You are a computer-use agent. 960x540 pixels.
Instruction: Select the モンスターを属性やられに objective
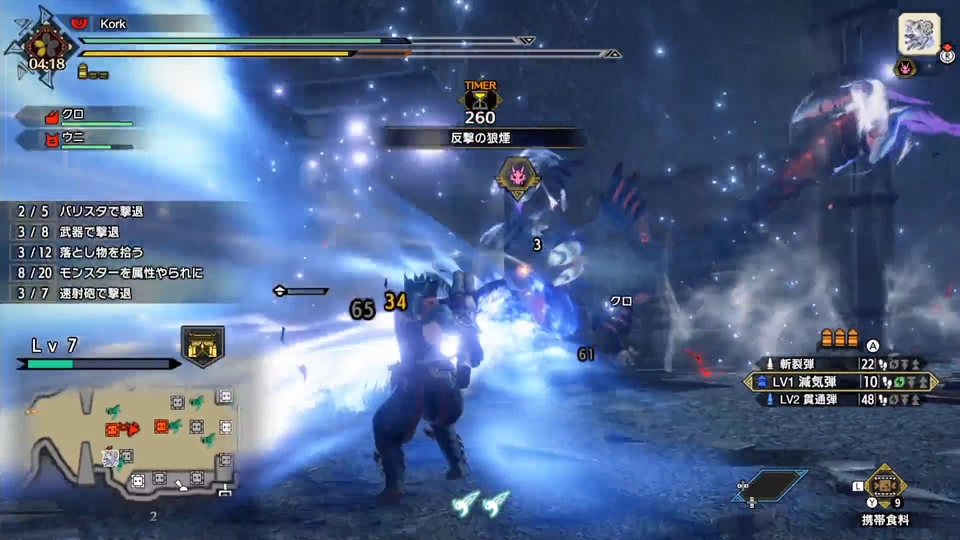coord(110,272)
